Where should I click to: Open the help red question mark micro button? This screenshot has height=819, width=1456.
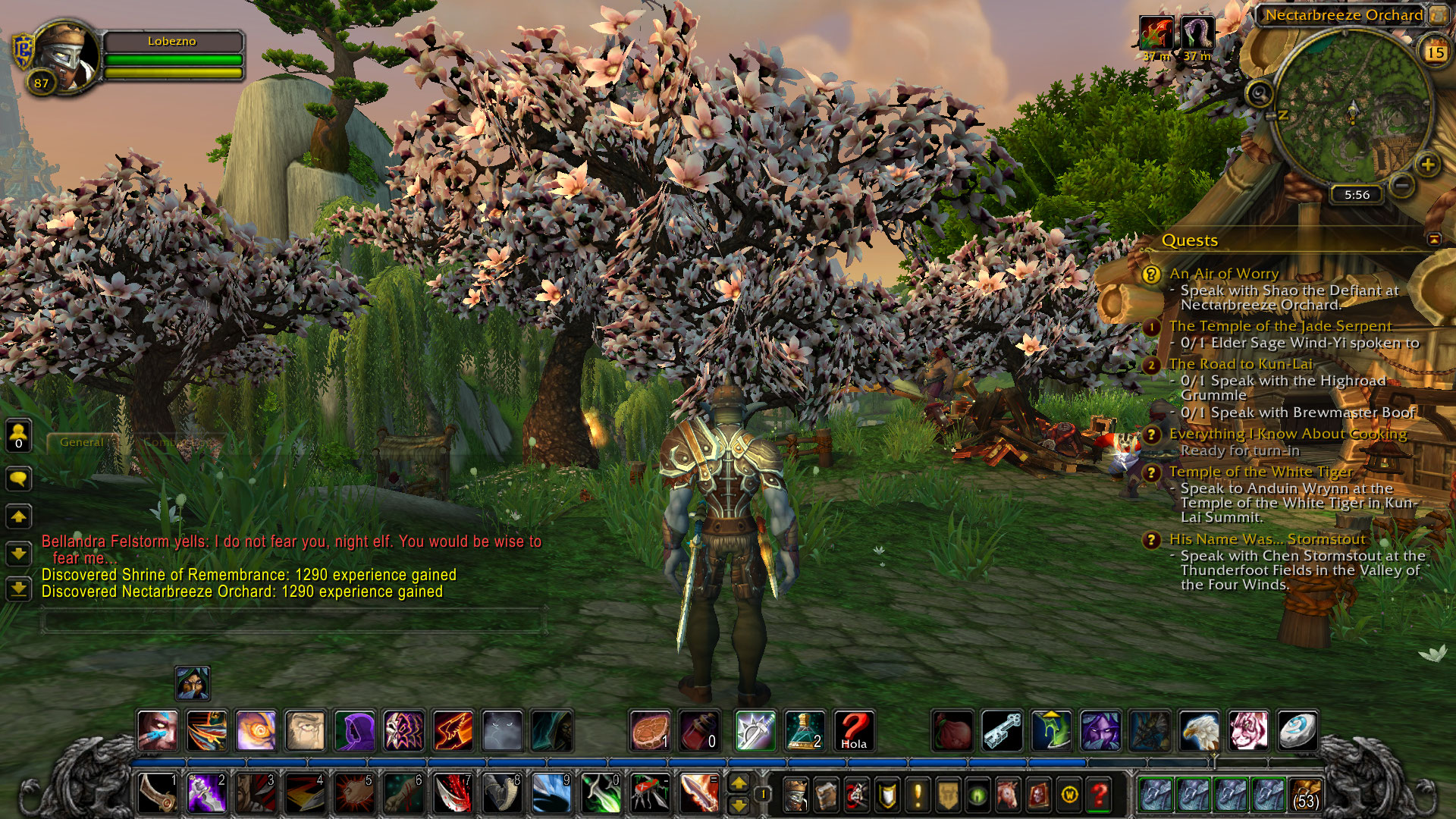[1099, 795]
